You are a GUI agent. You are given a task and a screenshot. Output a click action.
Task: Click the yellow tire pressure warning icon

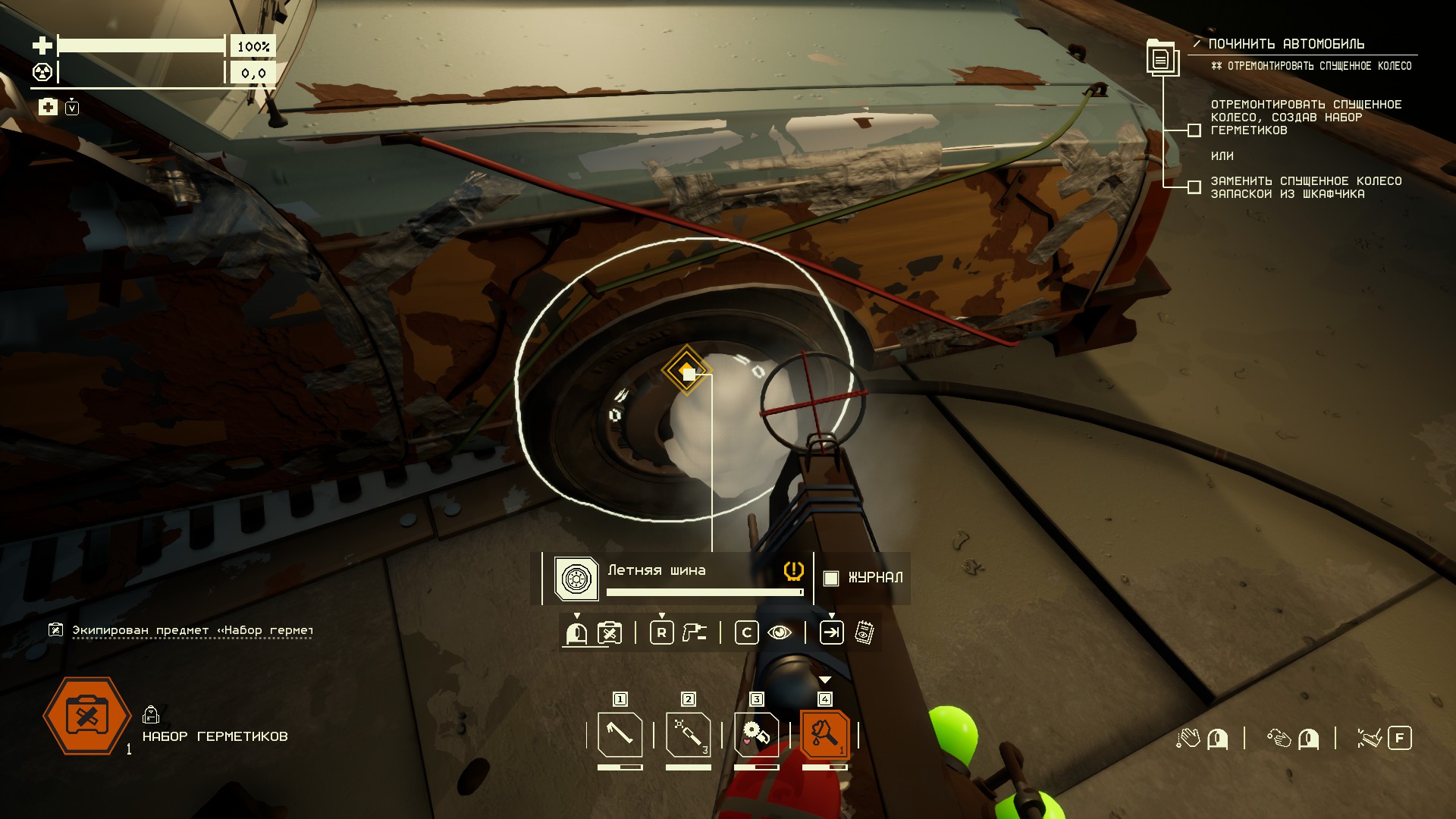point(793,570)
